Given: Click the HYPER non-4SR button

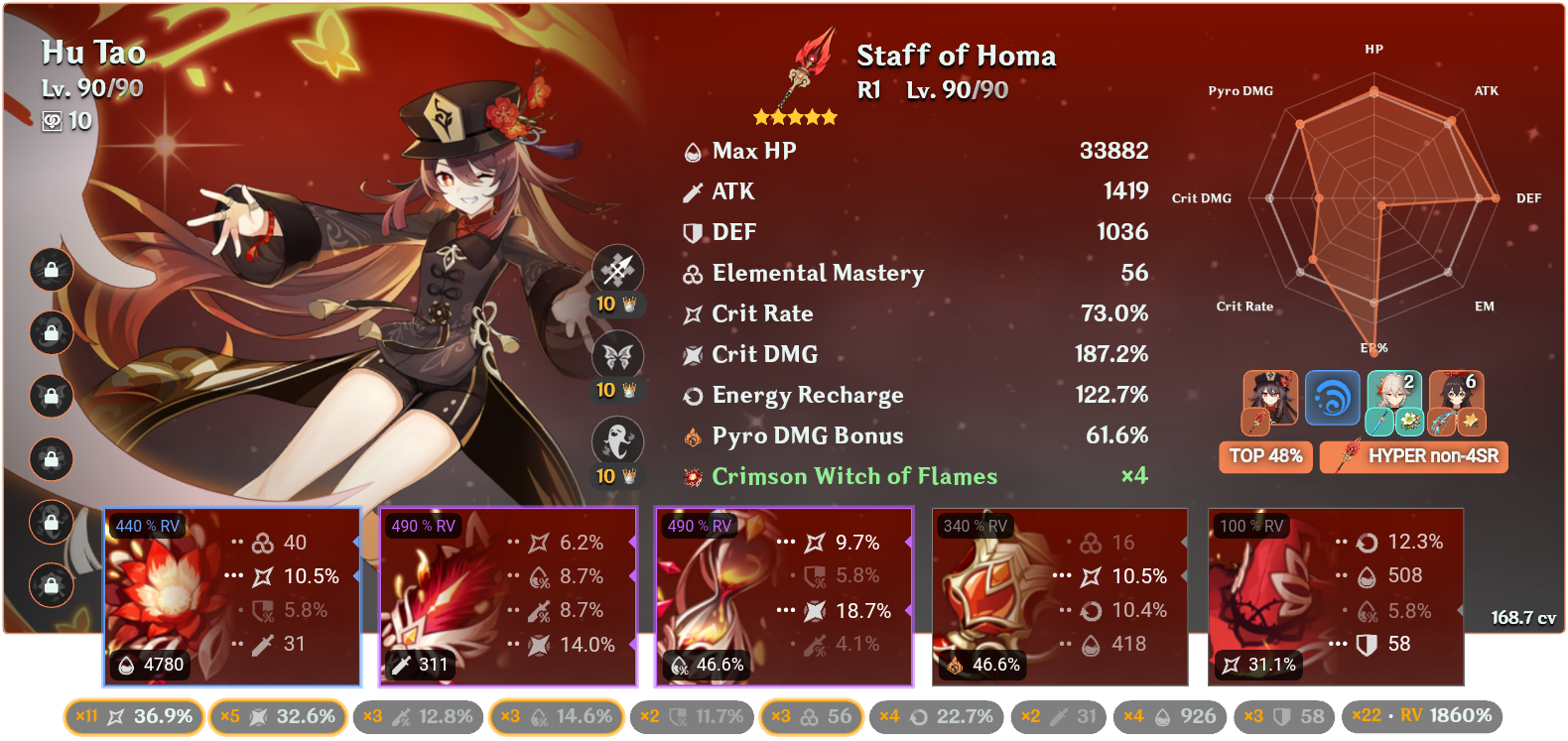Looking at the screenshot, I should coord(1413,456).
